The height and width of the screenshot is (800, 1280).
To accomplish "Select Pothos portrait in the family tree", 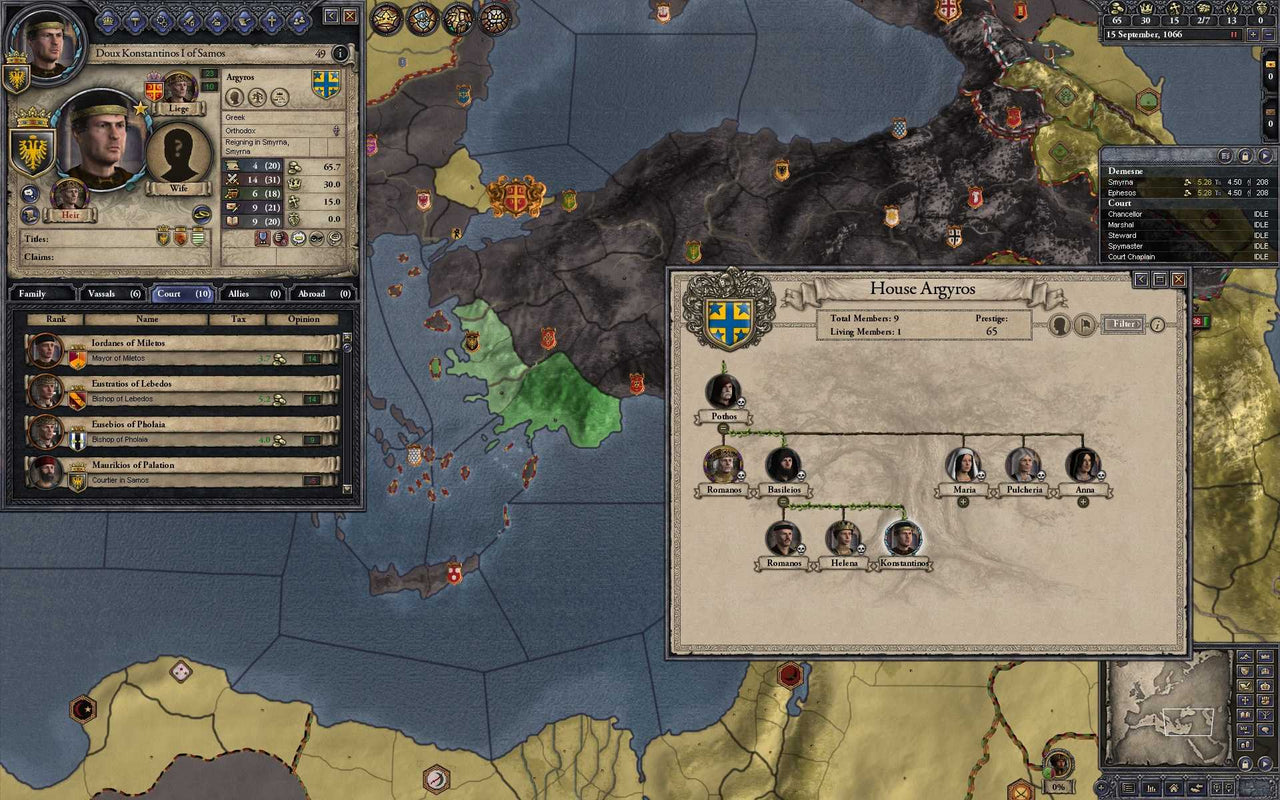I will [723, 391].
